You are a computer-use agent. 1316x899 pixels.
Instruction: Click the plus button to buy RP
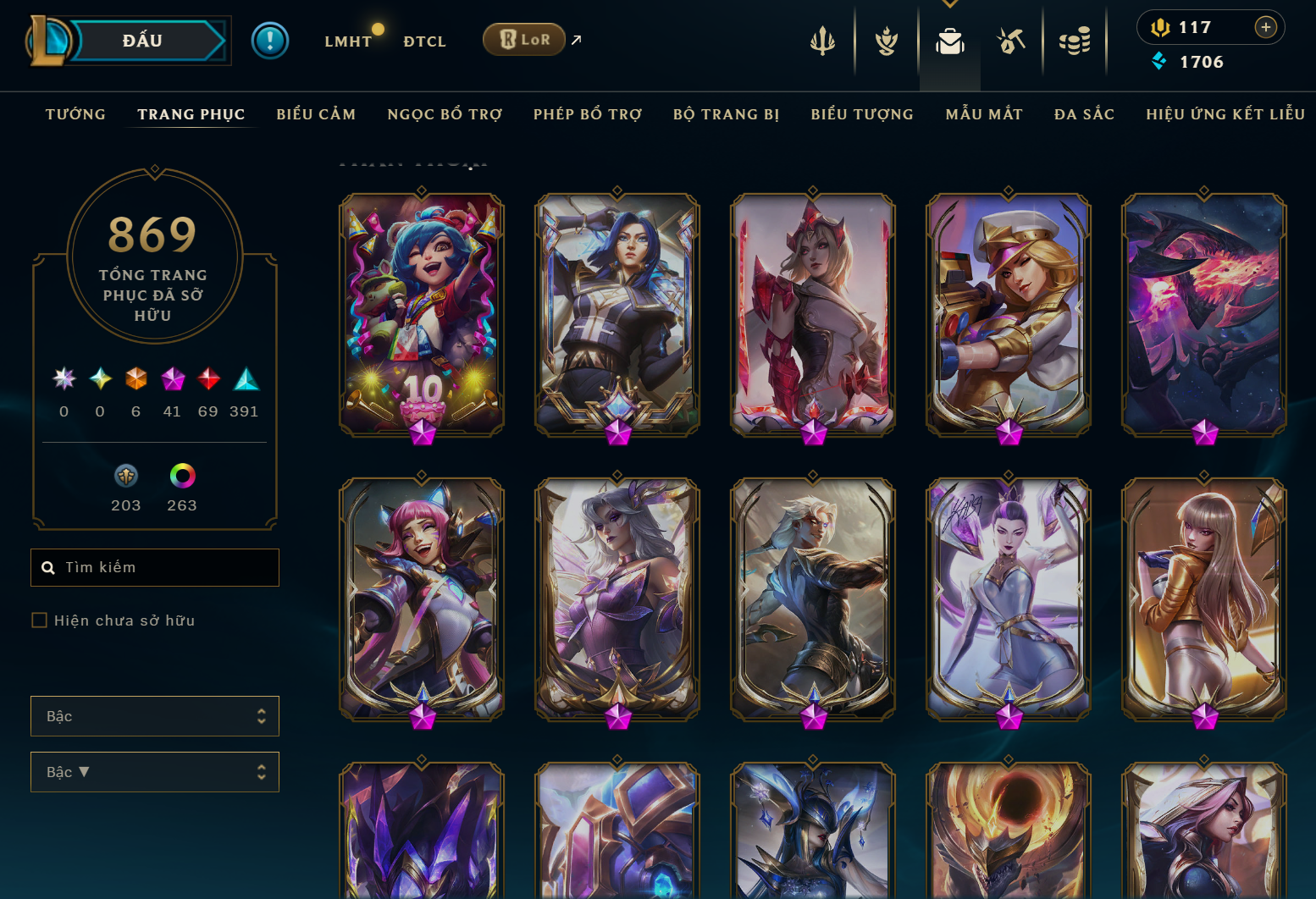coord(1267,27)
